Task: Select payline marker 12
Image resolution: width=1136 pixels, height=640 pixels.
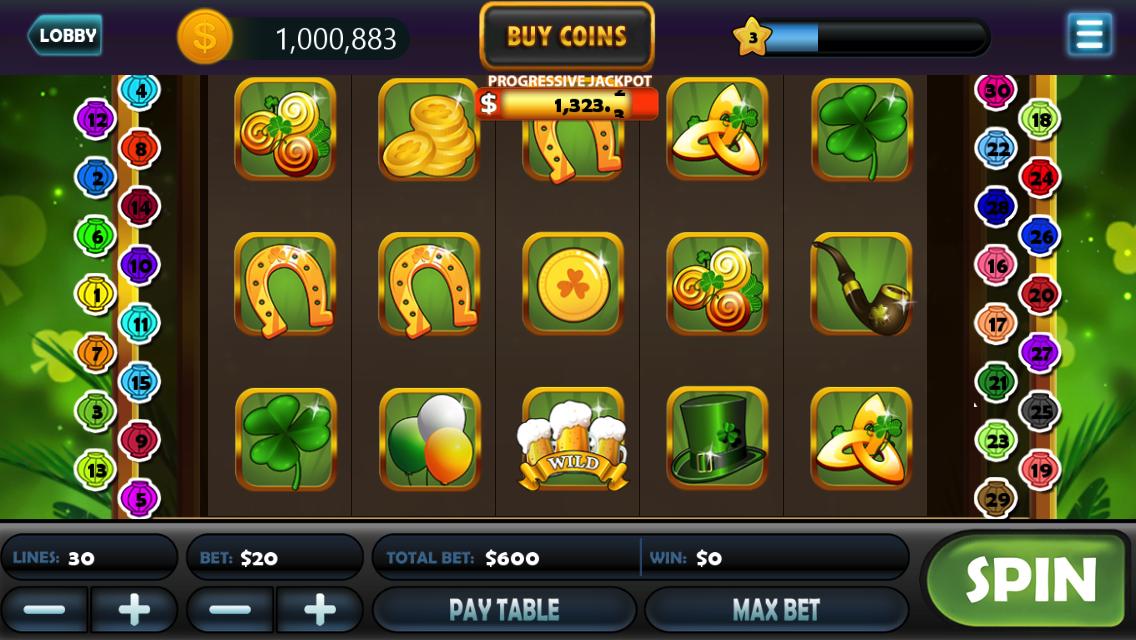Action: click(x=96, y=121)
